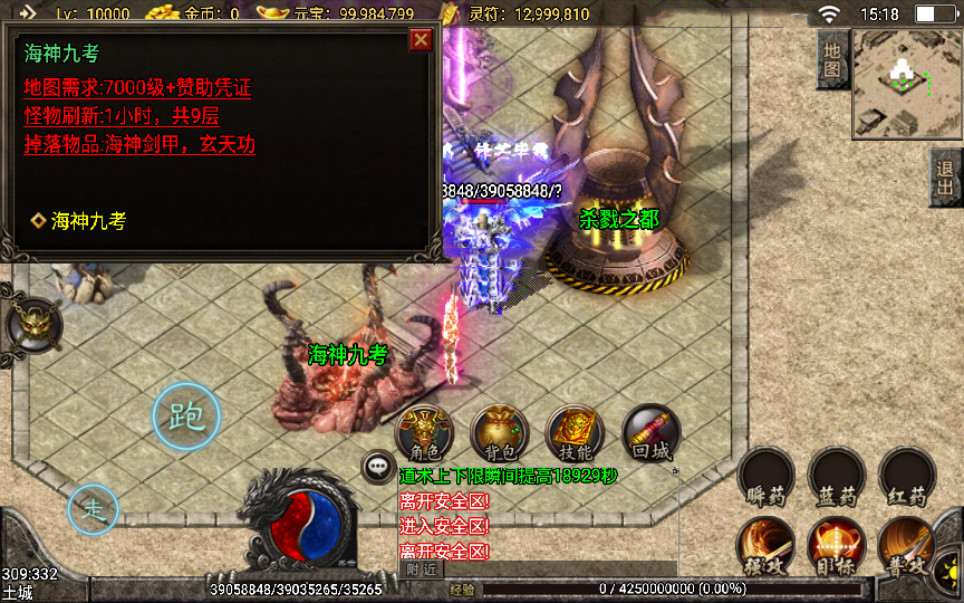The width and height of the screenshot is (964, 603).
Task: Tap the 退出 exit button
Action: click(945, 178)
